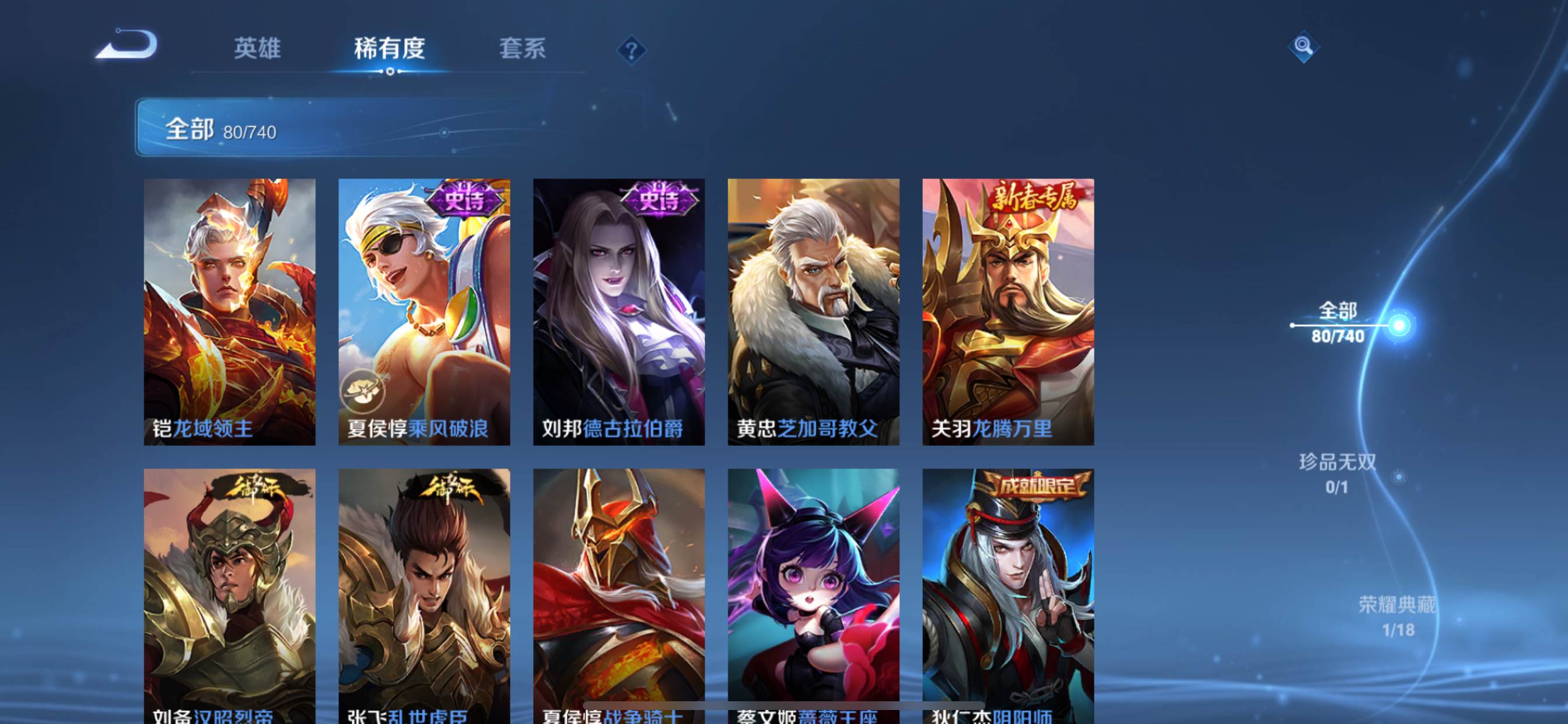This screenshot has height=724, width=1568.
Task: Open the magnifier search icon
Action: pyautogui.click(x=1303, y=46)
